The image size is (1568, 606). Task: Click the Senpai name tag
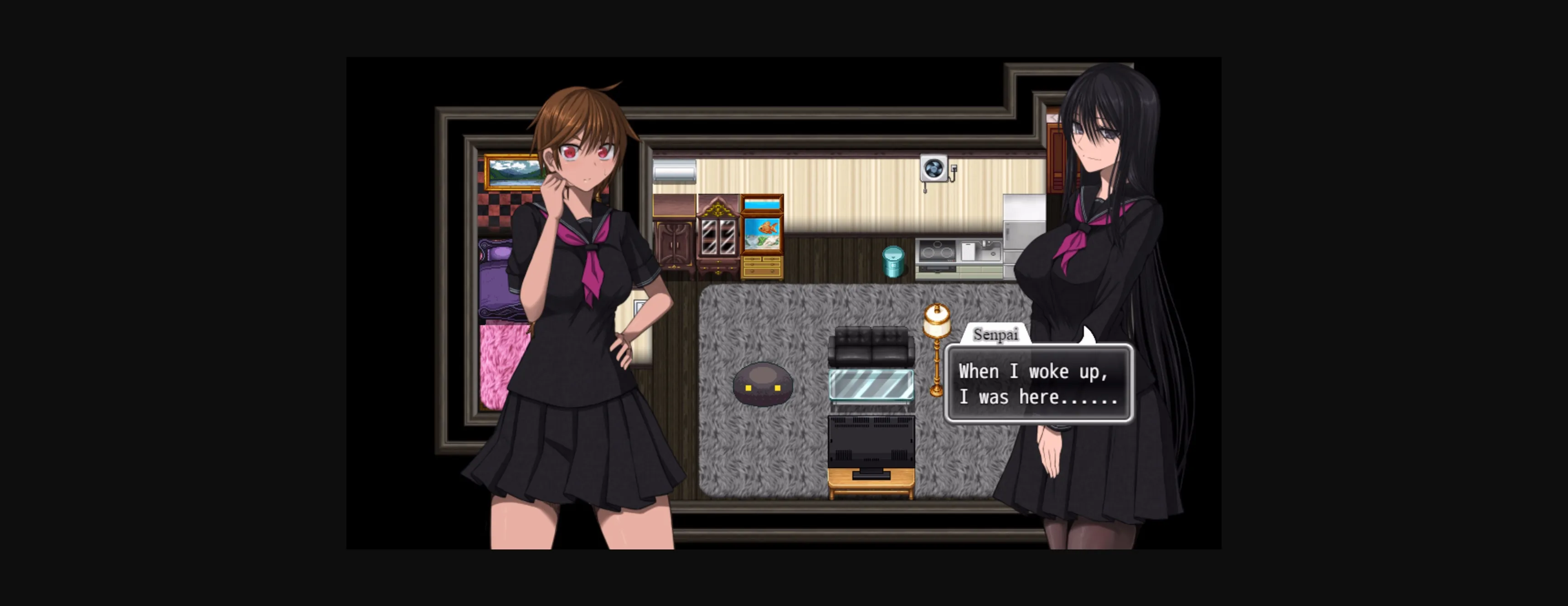tap(996, 335)
